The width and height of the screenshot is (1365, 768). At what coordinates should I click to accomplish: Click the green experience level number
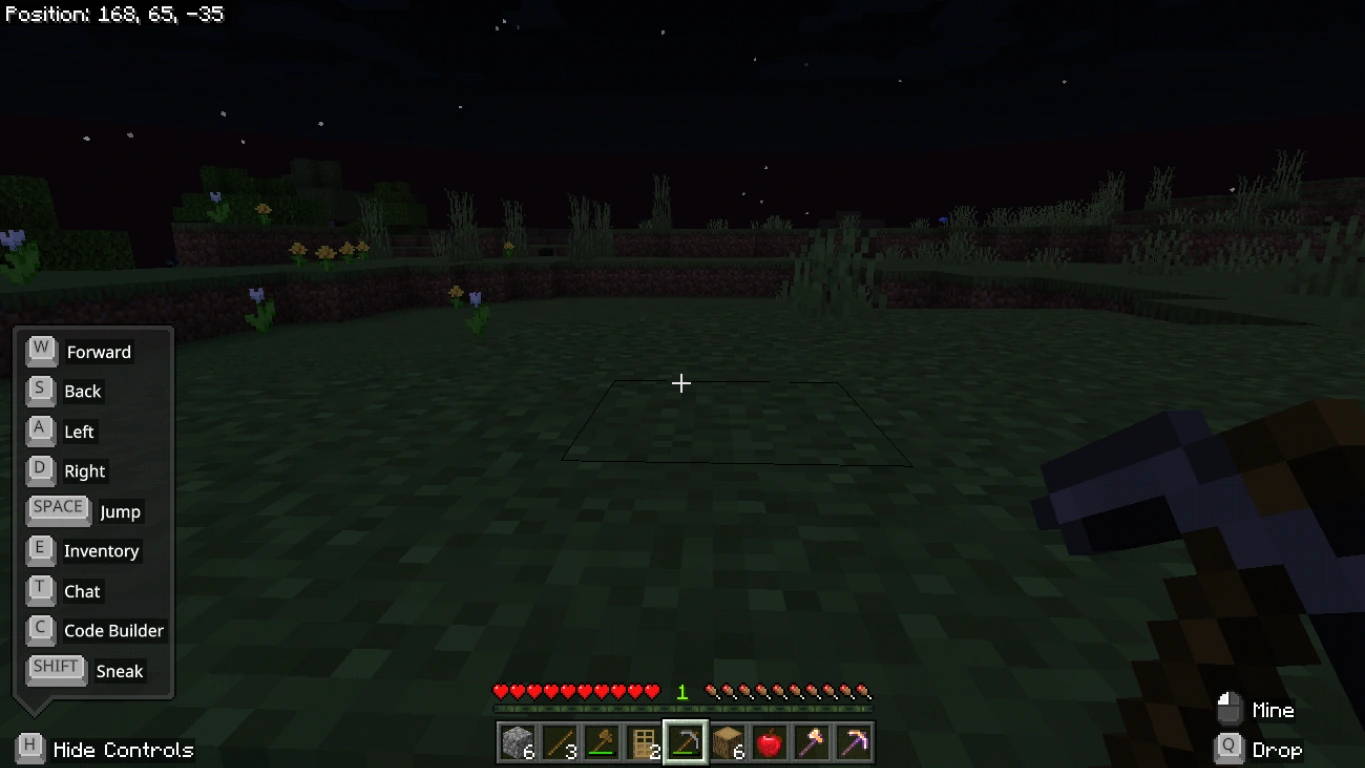click(682, 691)
